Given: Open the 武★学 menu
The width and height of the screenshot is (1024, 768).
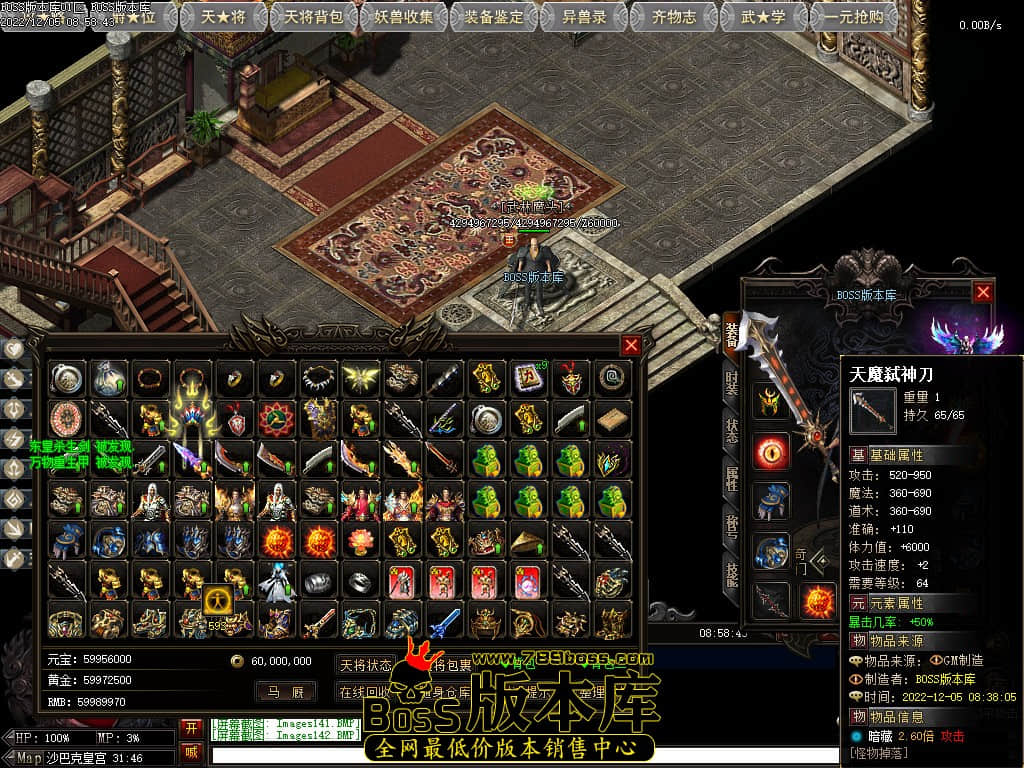Looking at the screenshot, I should pos(763,16).
